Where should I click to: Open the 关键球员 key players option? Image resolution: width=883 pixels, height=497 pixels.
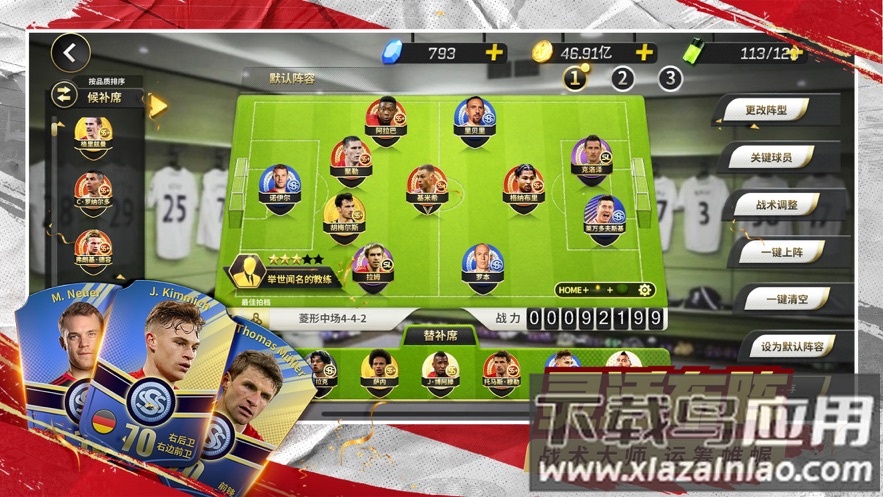point(771,158)
